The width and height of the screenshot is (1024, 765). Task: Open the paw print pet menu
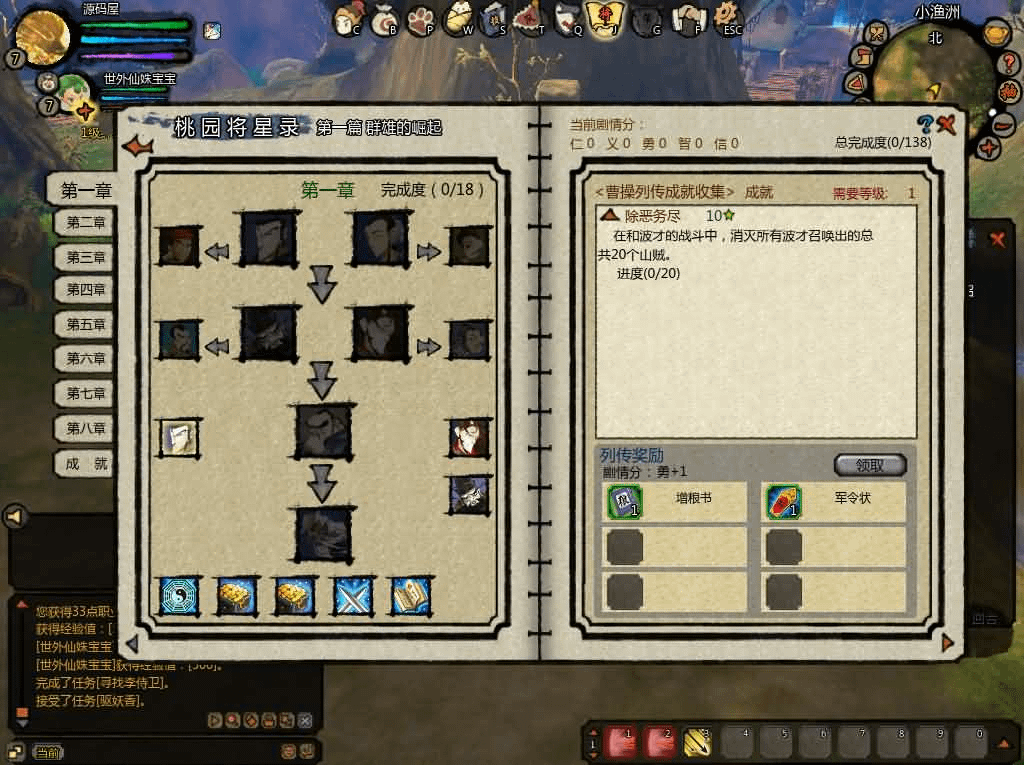coord(421,18)
